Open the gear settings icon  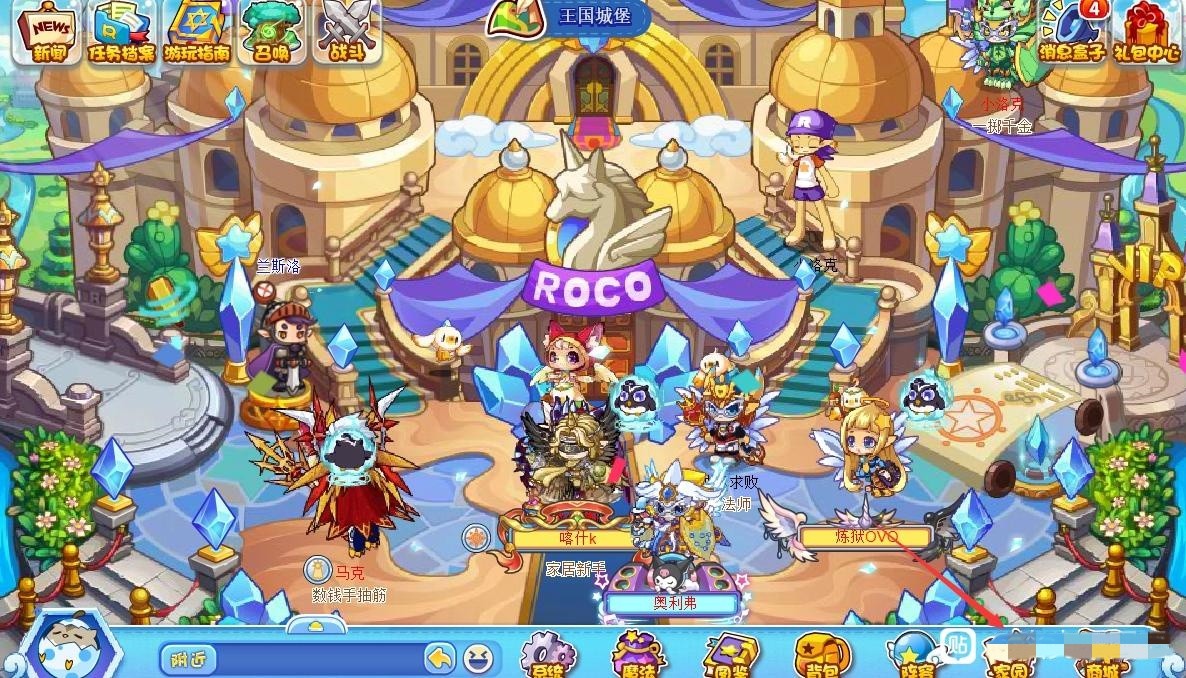click(x=548, y=657)
